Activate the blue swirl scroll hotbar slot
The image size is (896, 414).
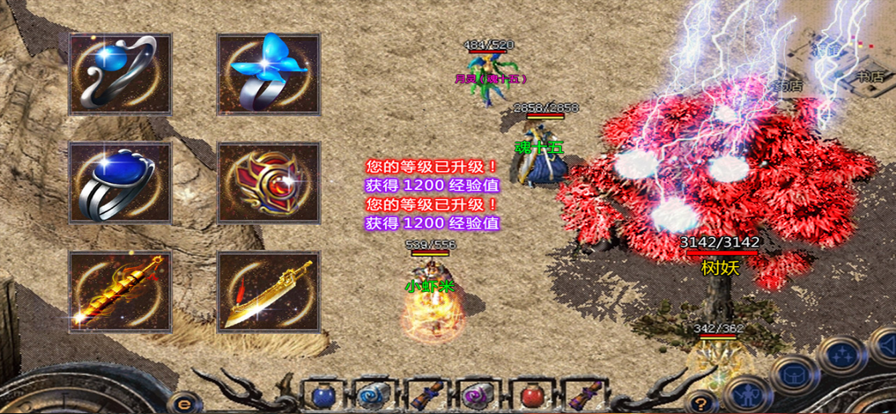(x=373, y=393)
